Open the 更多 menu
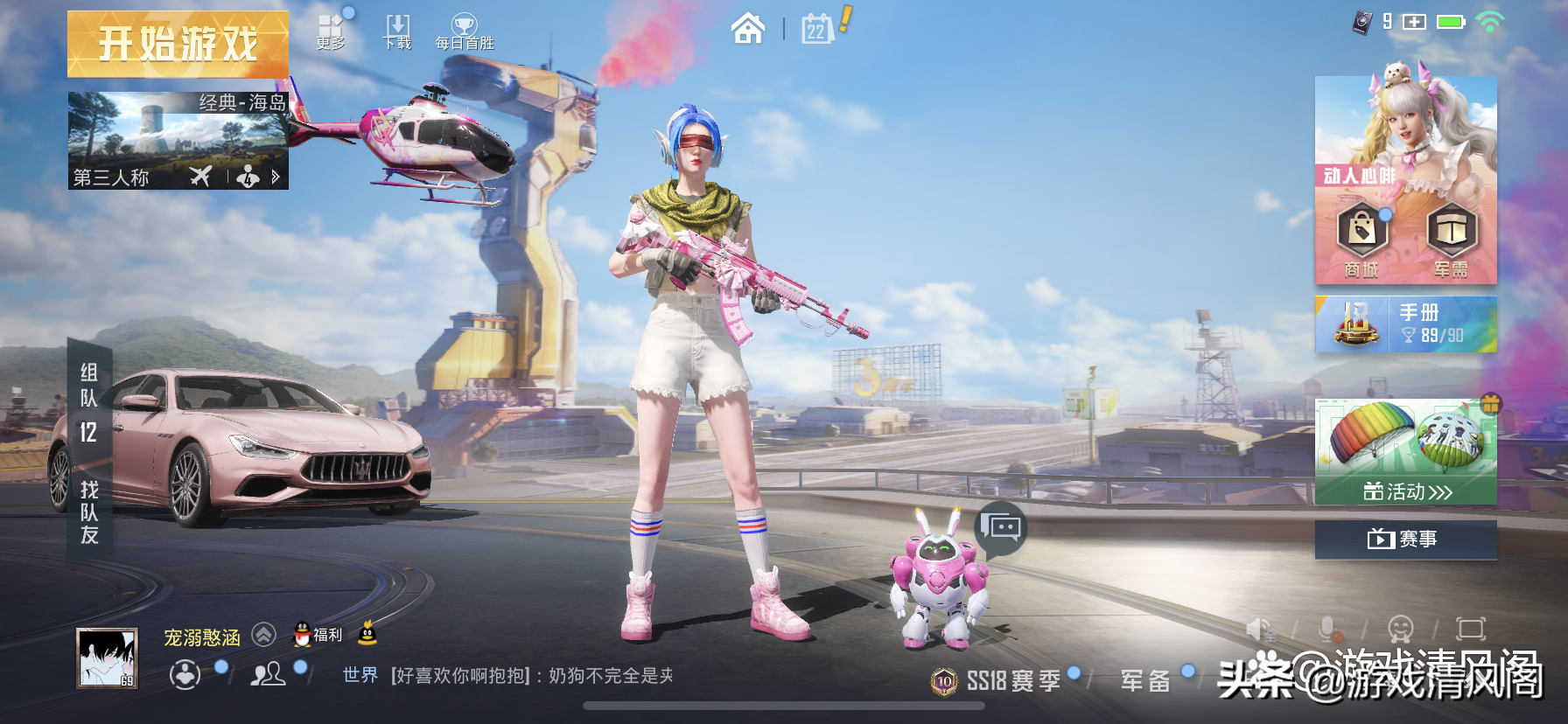The image size is (1568, 724). [331, 31]
